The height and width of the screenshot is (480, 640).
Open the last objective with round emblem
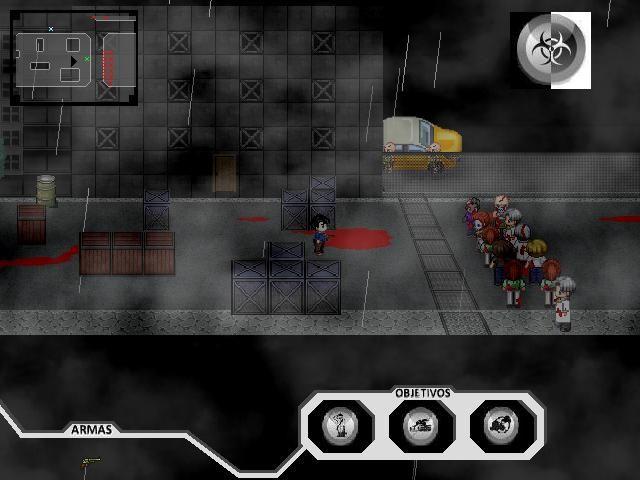(x=499, y=426)
